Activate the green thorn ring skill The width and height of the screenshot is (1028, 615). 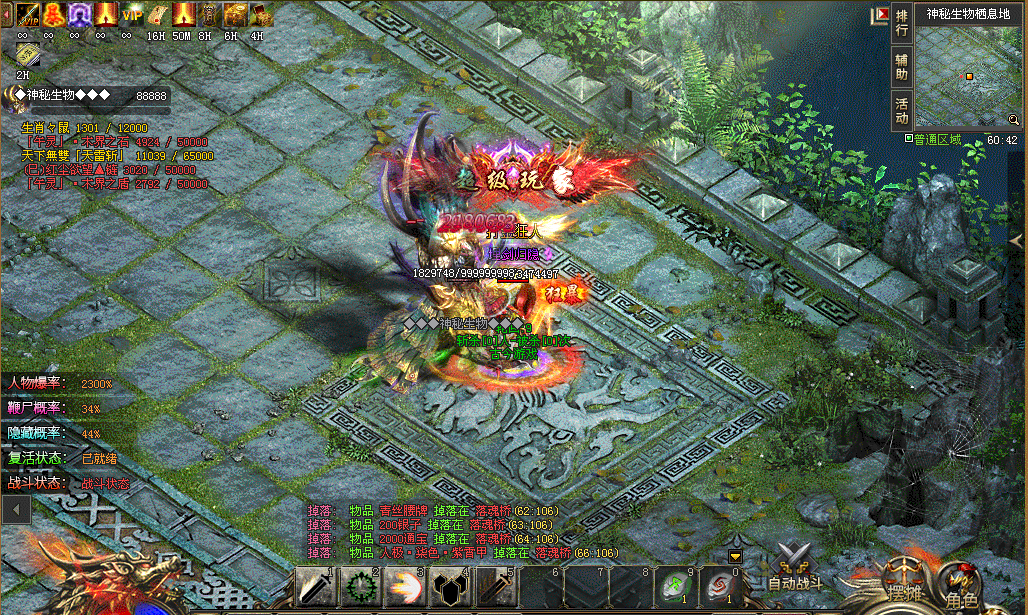point(357,589)
